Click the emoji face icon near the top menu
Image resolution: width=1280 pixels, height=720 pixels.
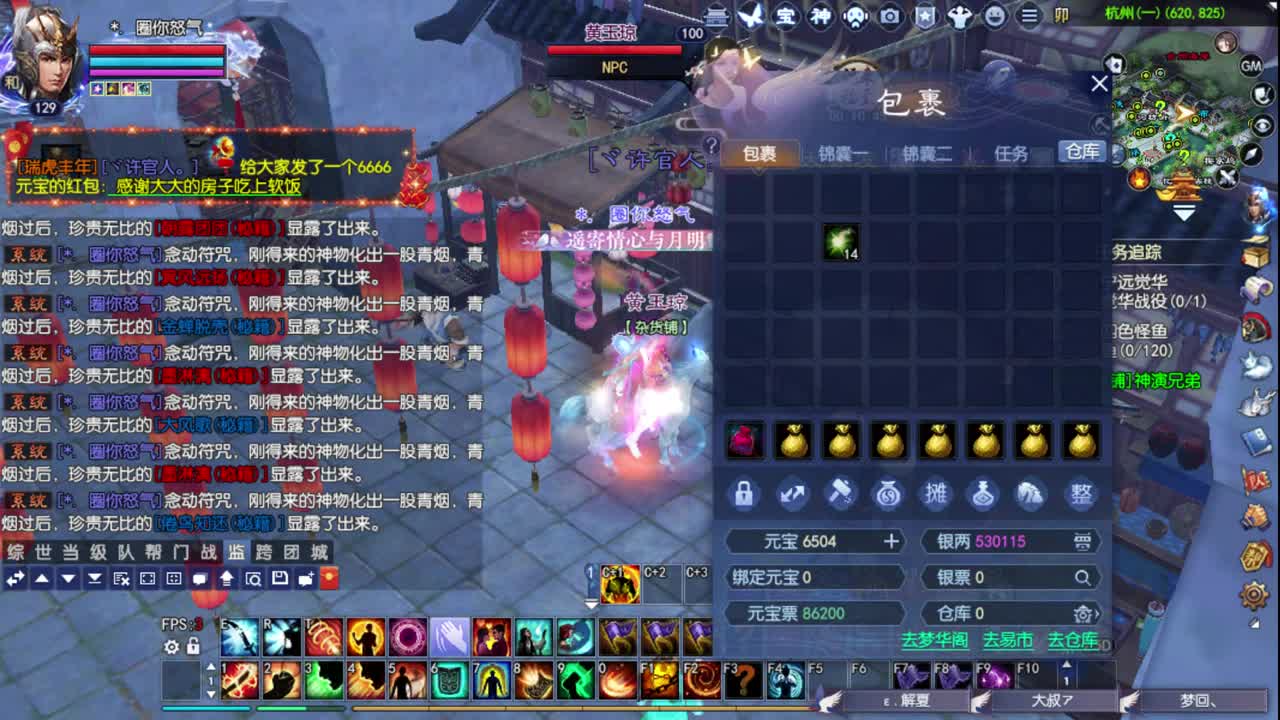(996, 15)
